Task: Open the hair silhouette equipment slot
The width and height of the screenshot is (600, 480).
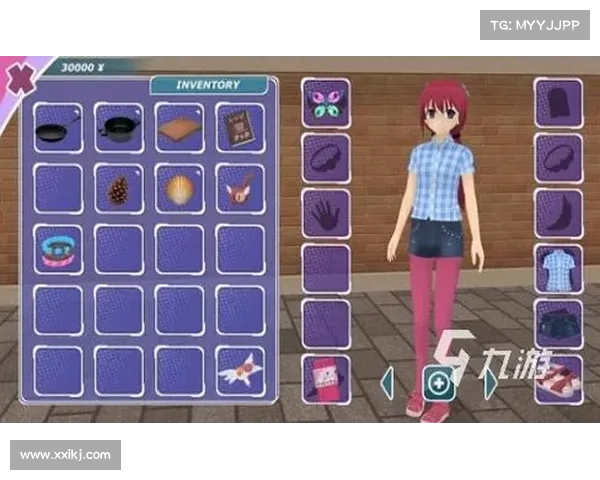Action: [558, 103]
